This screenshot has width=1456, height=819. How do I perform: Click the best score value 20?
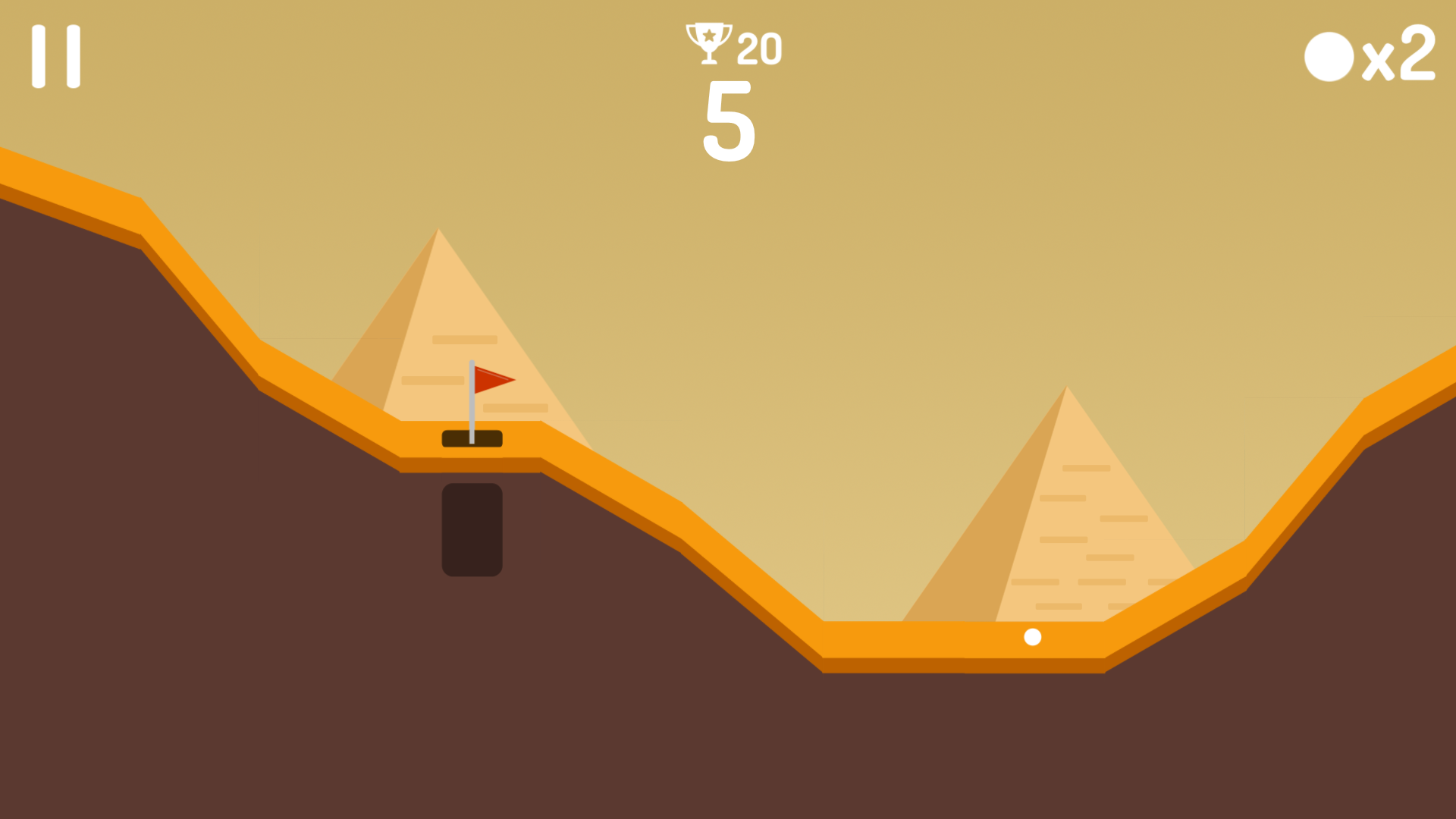[x=758, y=47]
